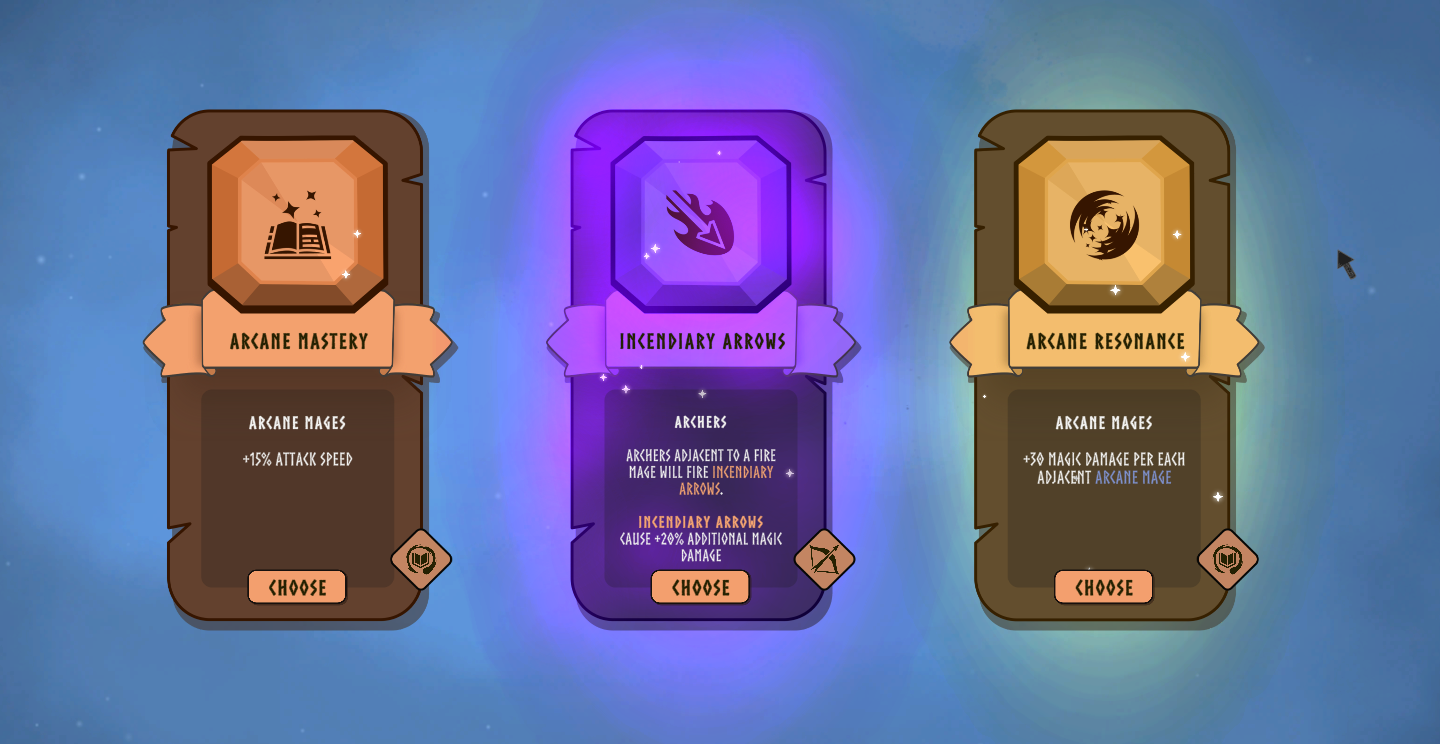The width and height of the screenshot is (1440, 744).
Task: Click the Arcane Mastery ribbon banner
Action: [x=297, y=342]
